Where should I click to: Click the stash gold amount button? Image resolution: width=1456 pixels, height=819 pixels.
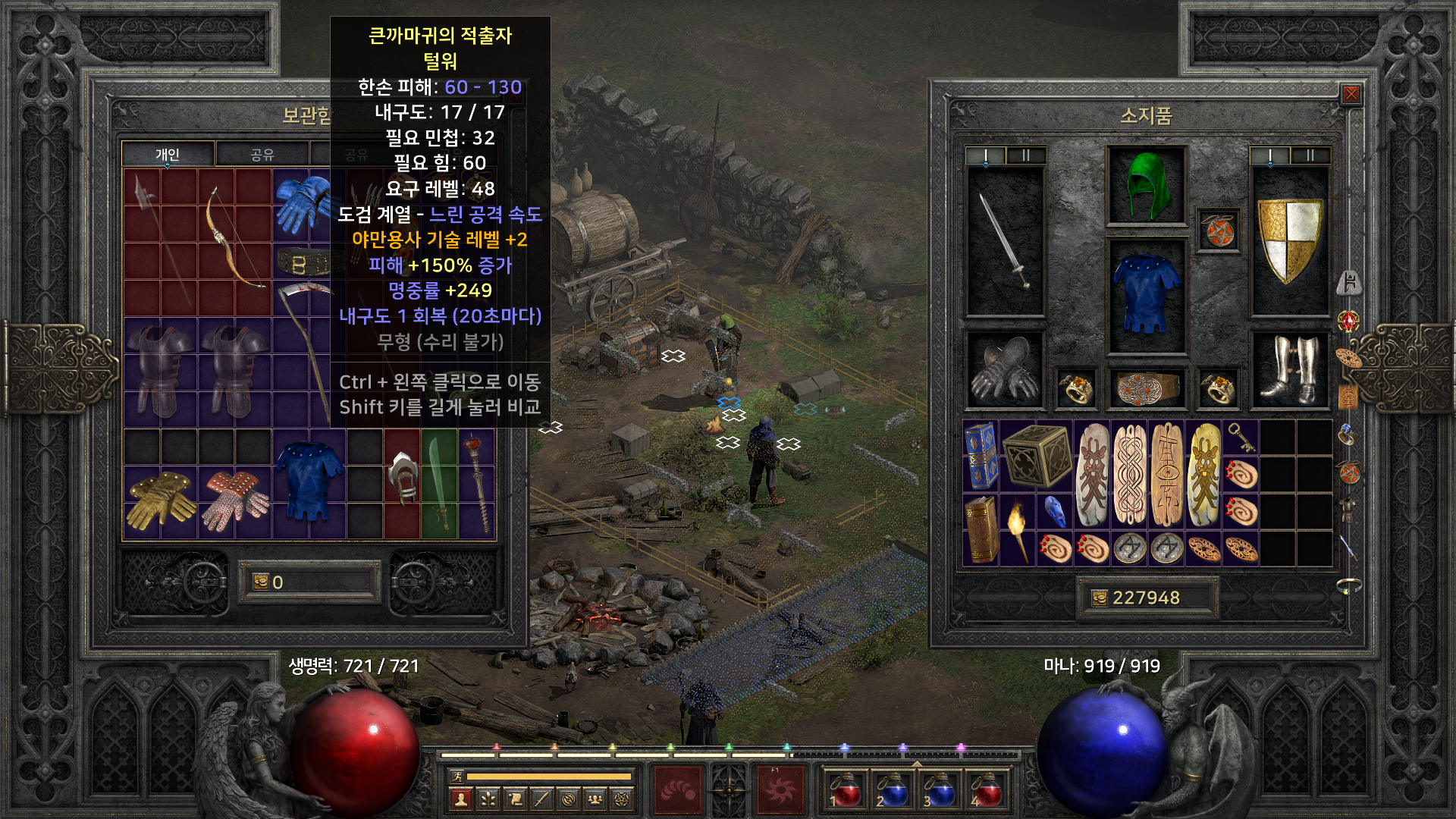(x=309, y=582)
